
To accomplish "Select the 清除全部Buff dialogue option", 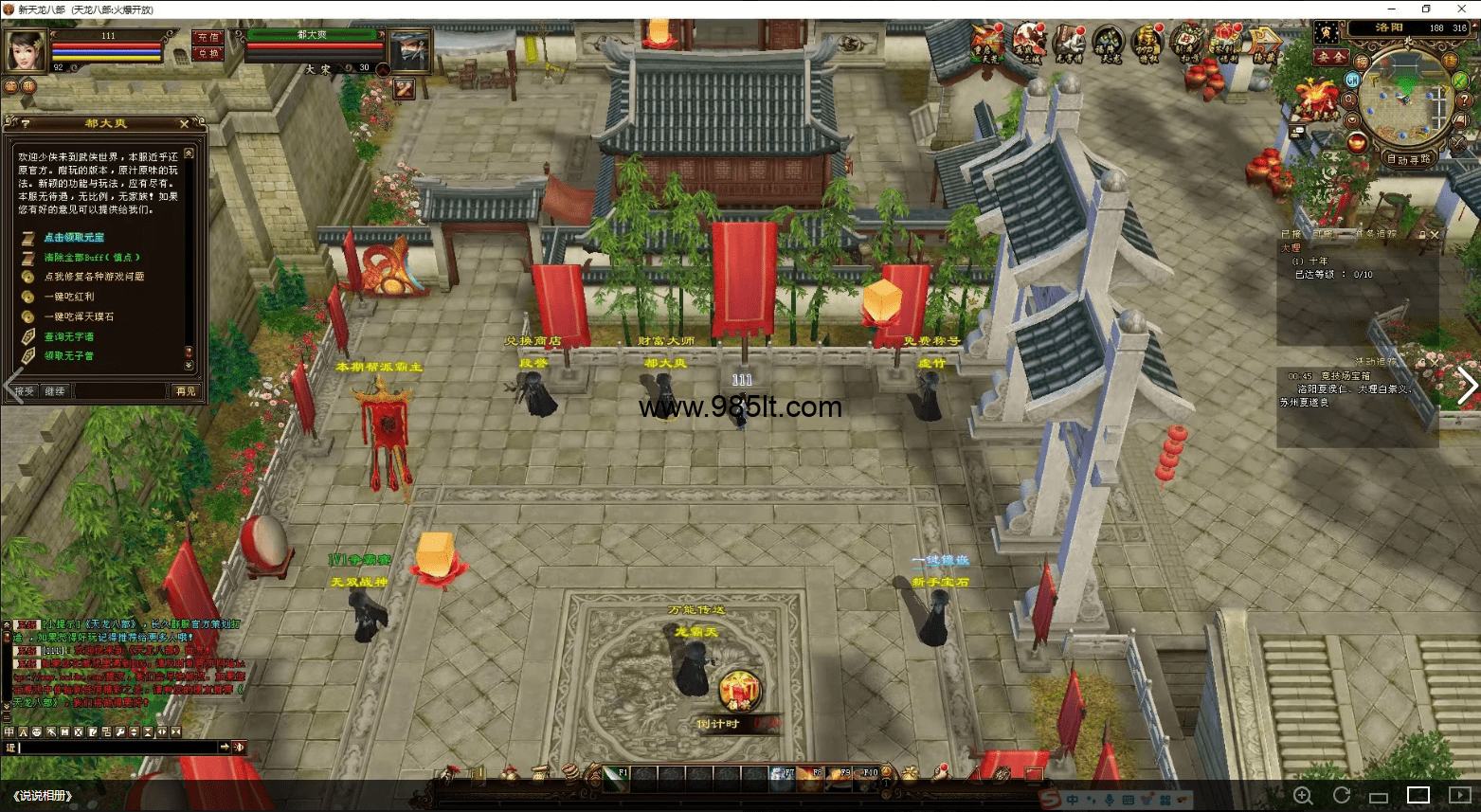I will (91, 258).
